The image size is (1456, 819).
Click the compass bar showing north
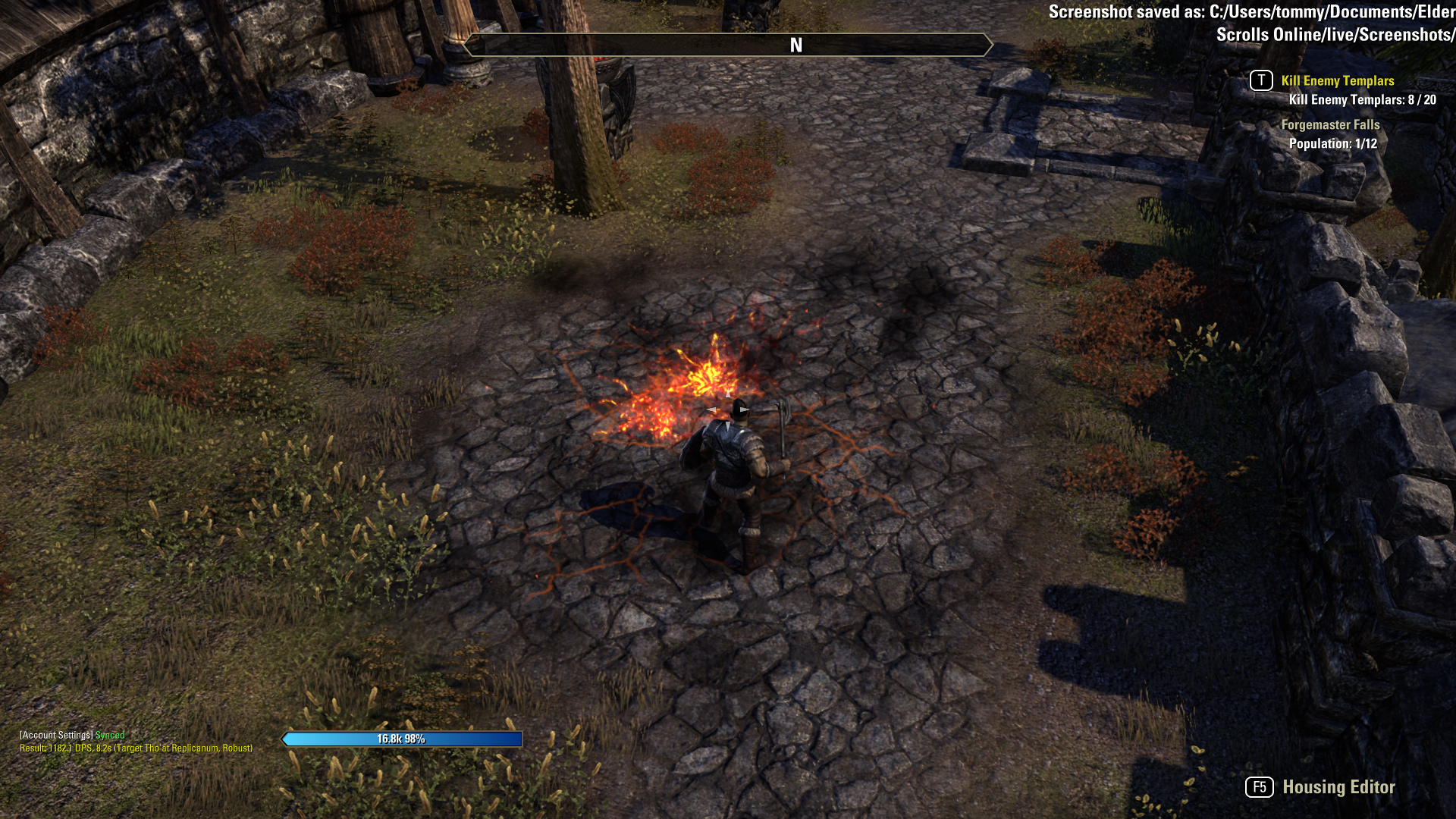(726, 45)
